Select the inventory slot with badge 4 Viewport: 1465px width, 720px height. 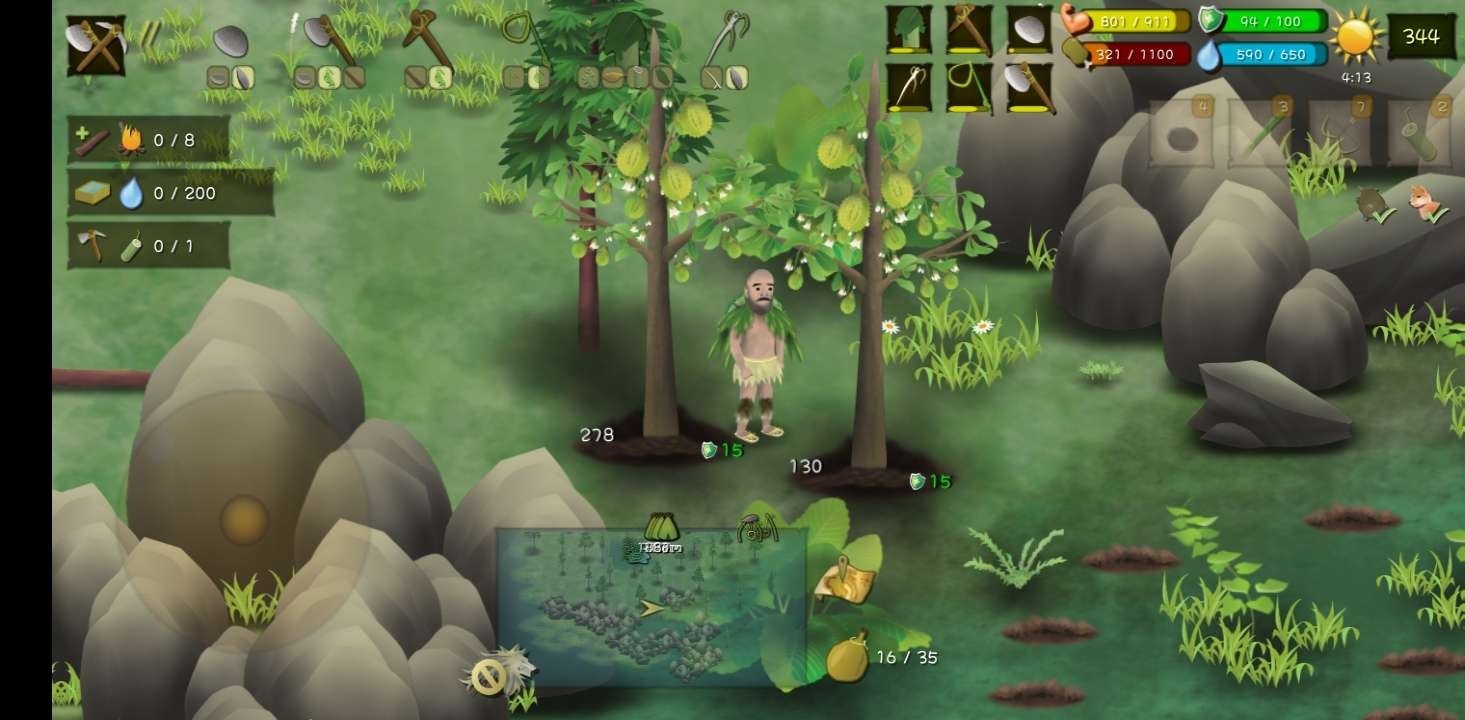1181,133
